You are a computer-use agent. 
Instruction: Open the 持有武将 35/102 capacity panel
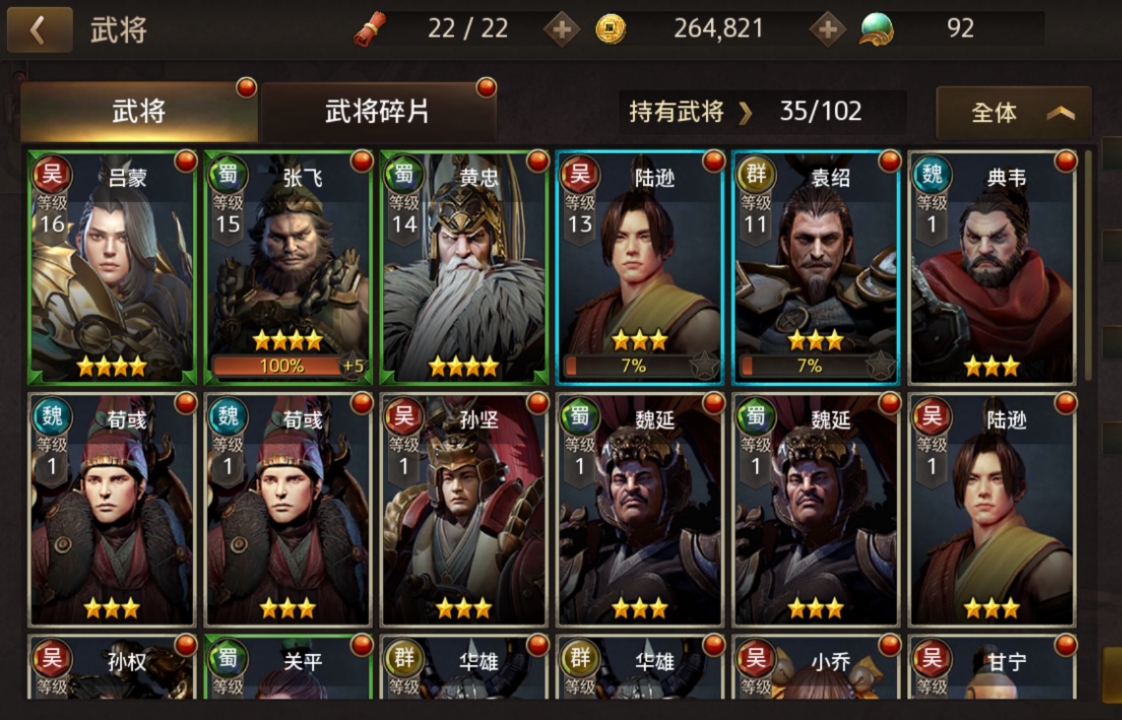tap(761, 111)
